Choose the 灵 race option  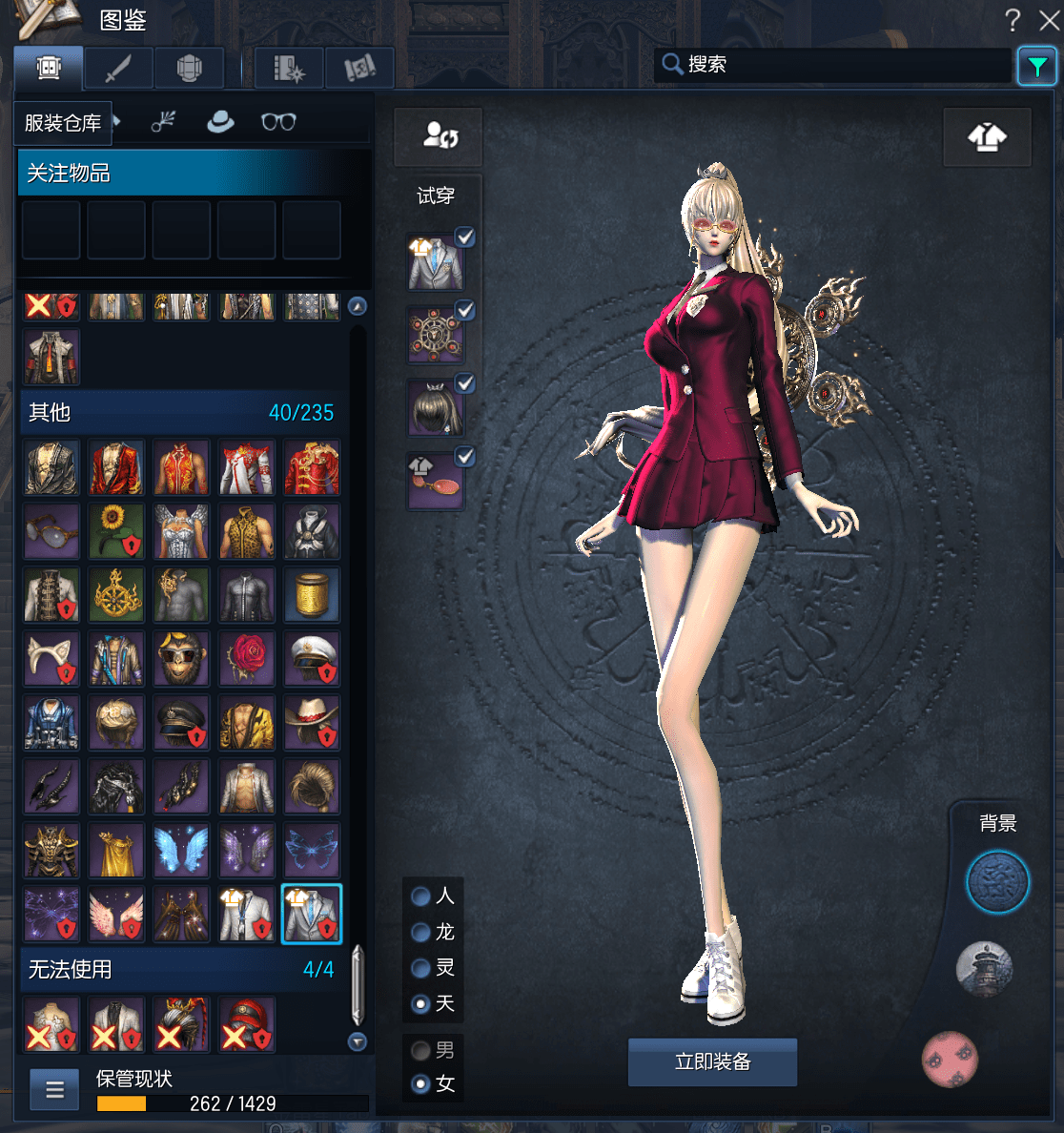[x=420, y=968]
